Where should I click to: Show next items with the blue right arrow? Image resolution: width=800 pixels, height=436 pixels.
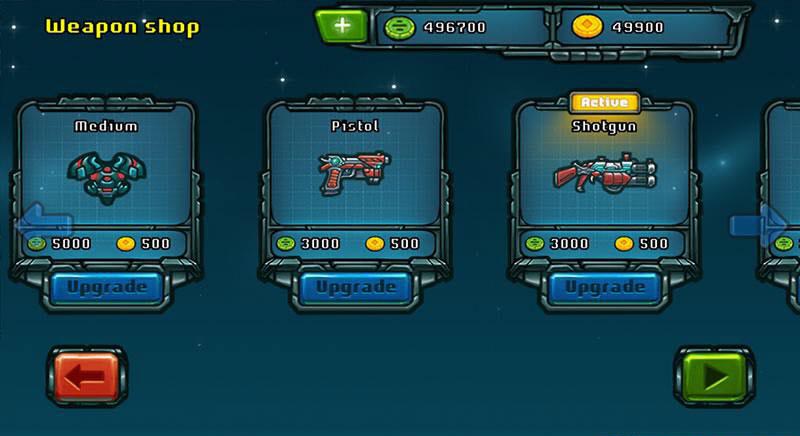(x=757, y=222)
